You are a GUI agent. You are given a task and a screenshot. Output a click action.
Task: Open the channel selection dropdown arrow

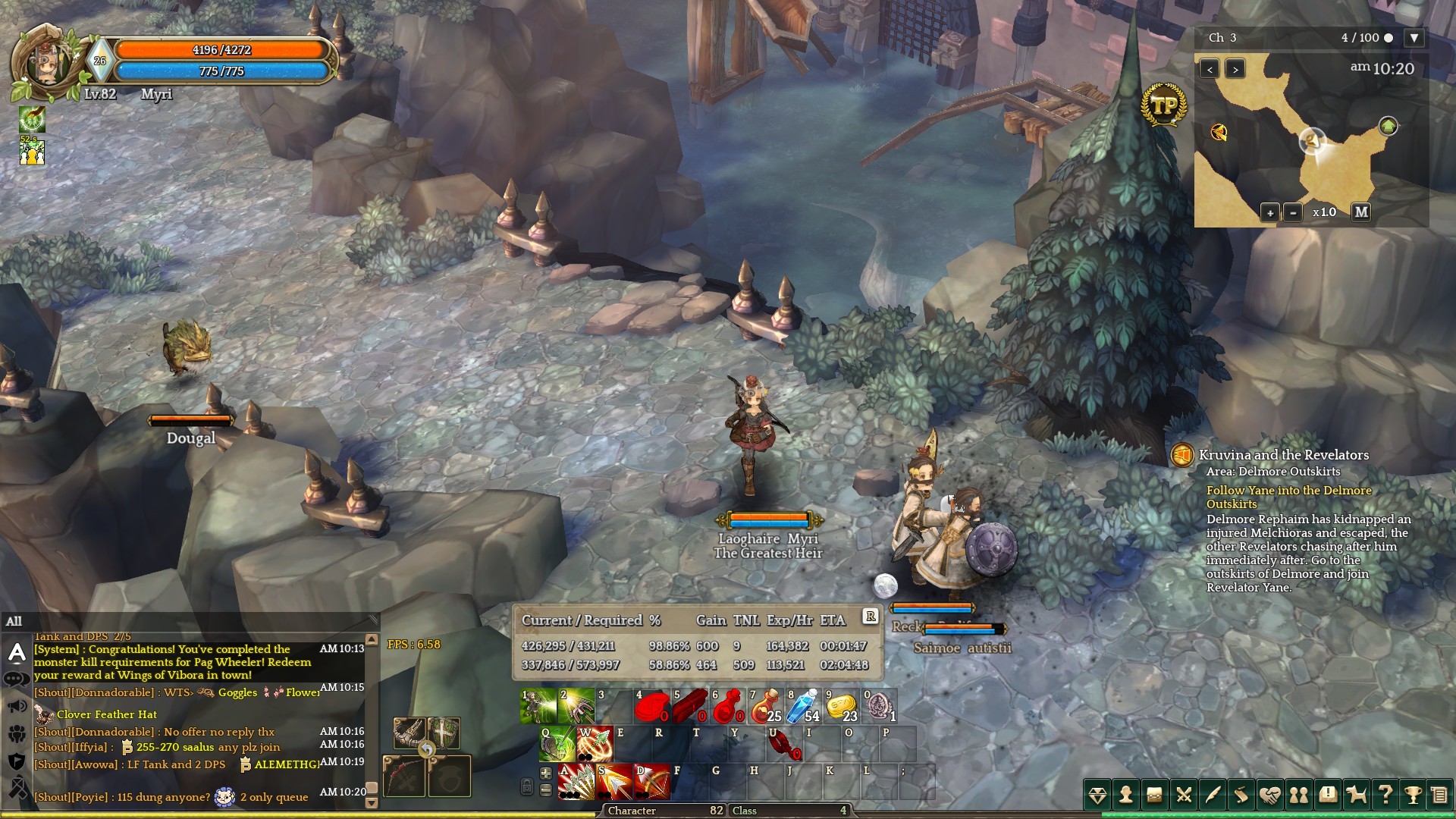pyautogui.click(x=1414, y=38)
